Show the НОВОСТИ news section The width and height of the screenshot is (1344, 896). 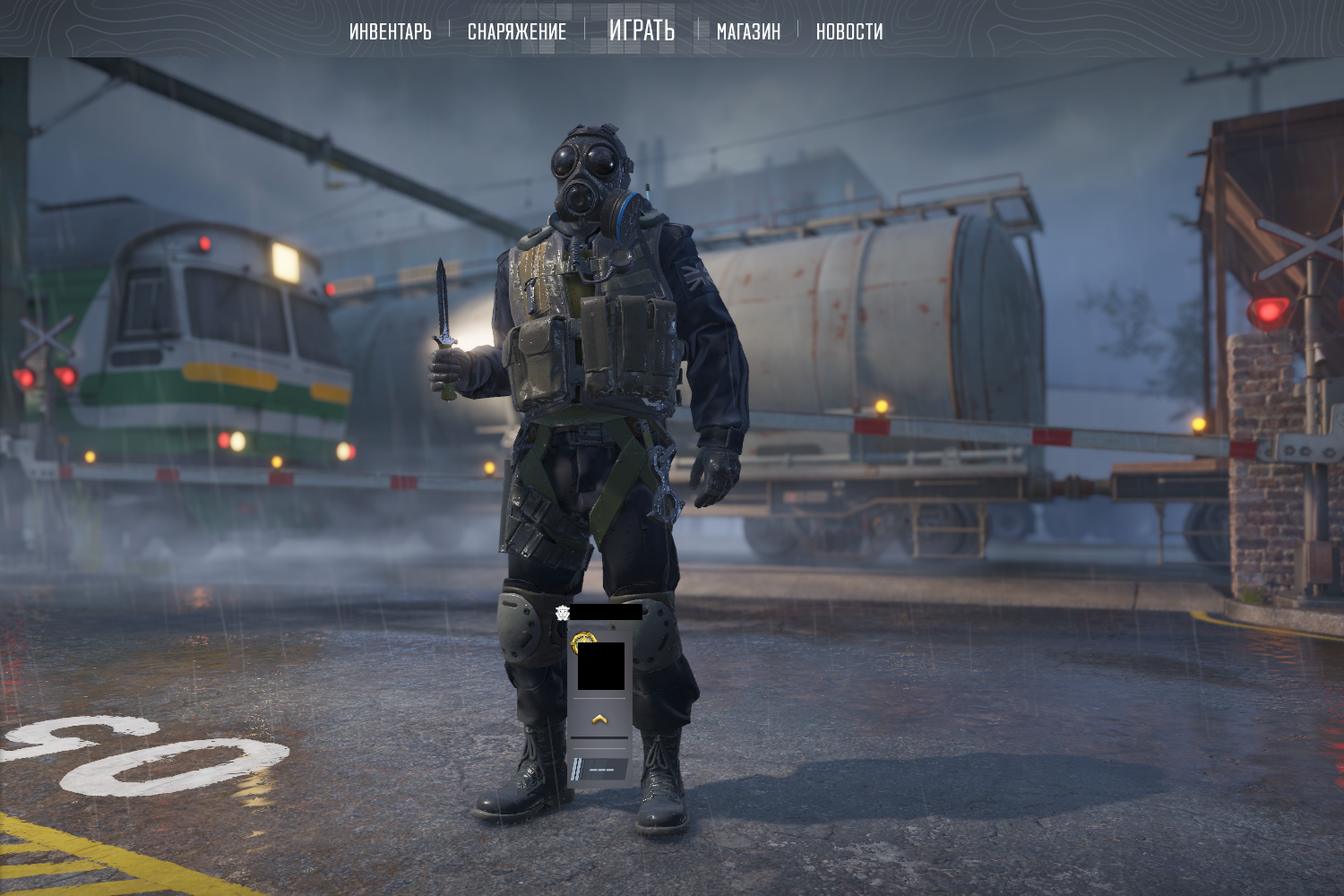(849, 31)
